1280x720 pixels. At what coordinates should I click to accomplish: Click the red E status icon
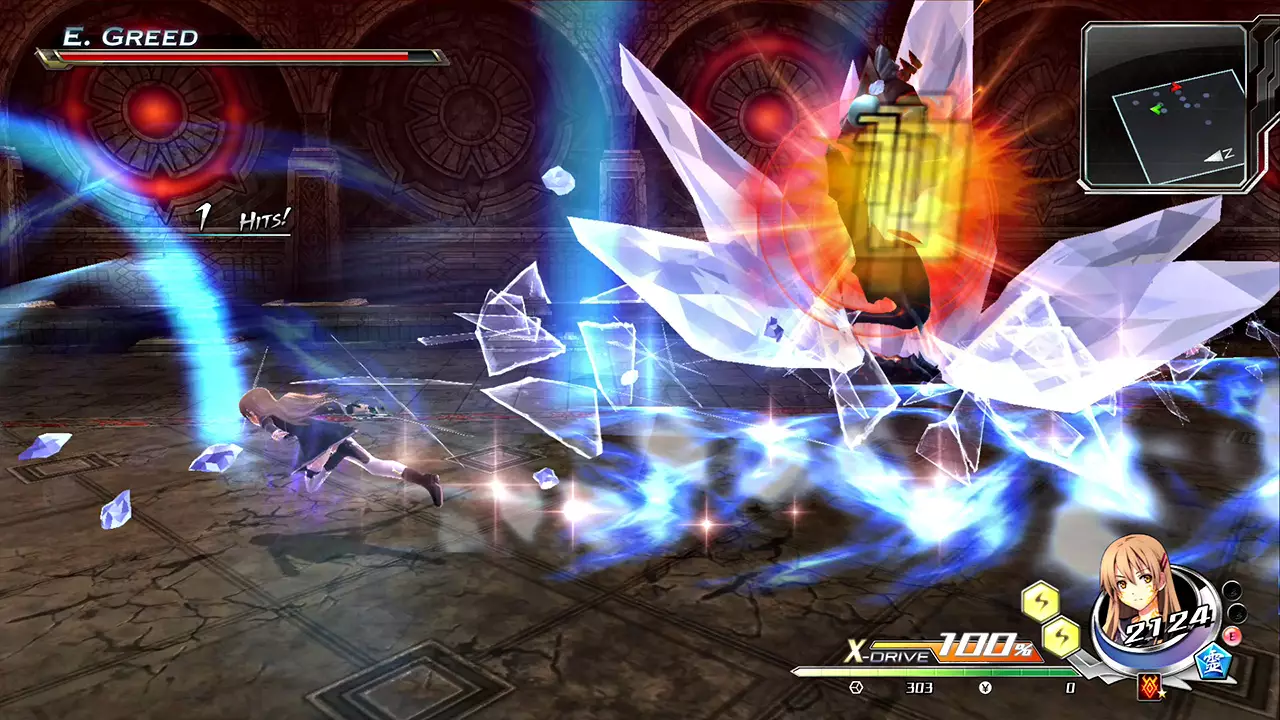(x=1232, y=635)
